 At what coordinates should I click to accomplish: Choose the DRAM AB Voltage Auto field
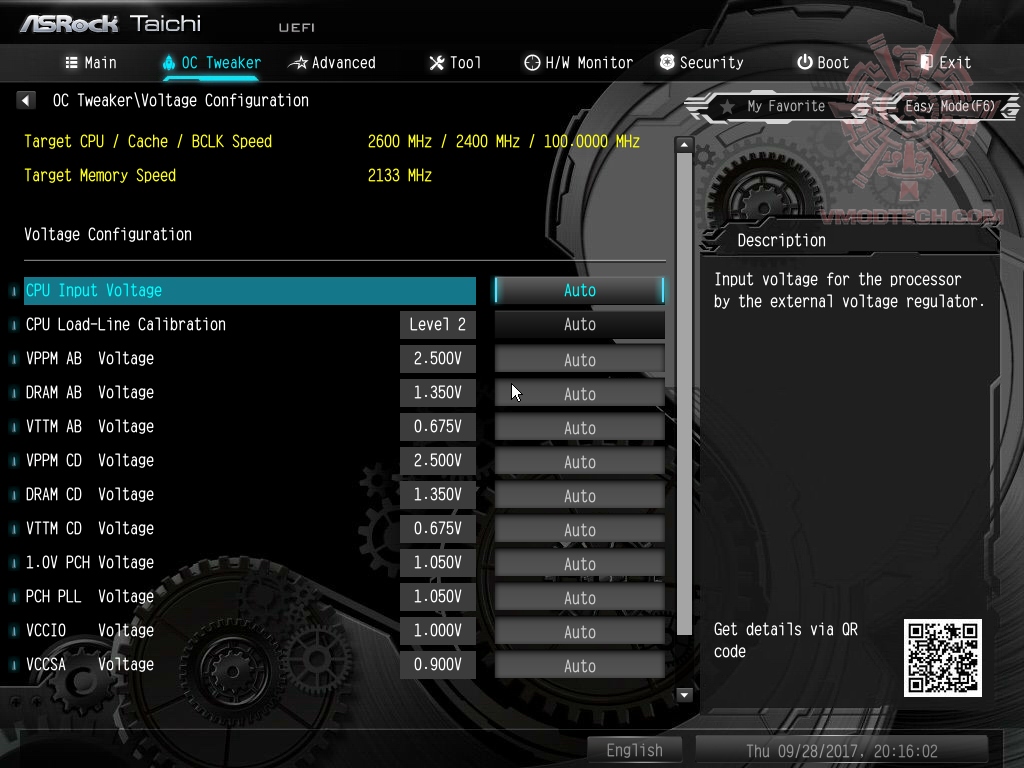[x=579, y=394]
